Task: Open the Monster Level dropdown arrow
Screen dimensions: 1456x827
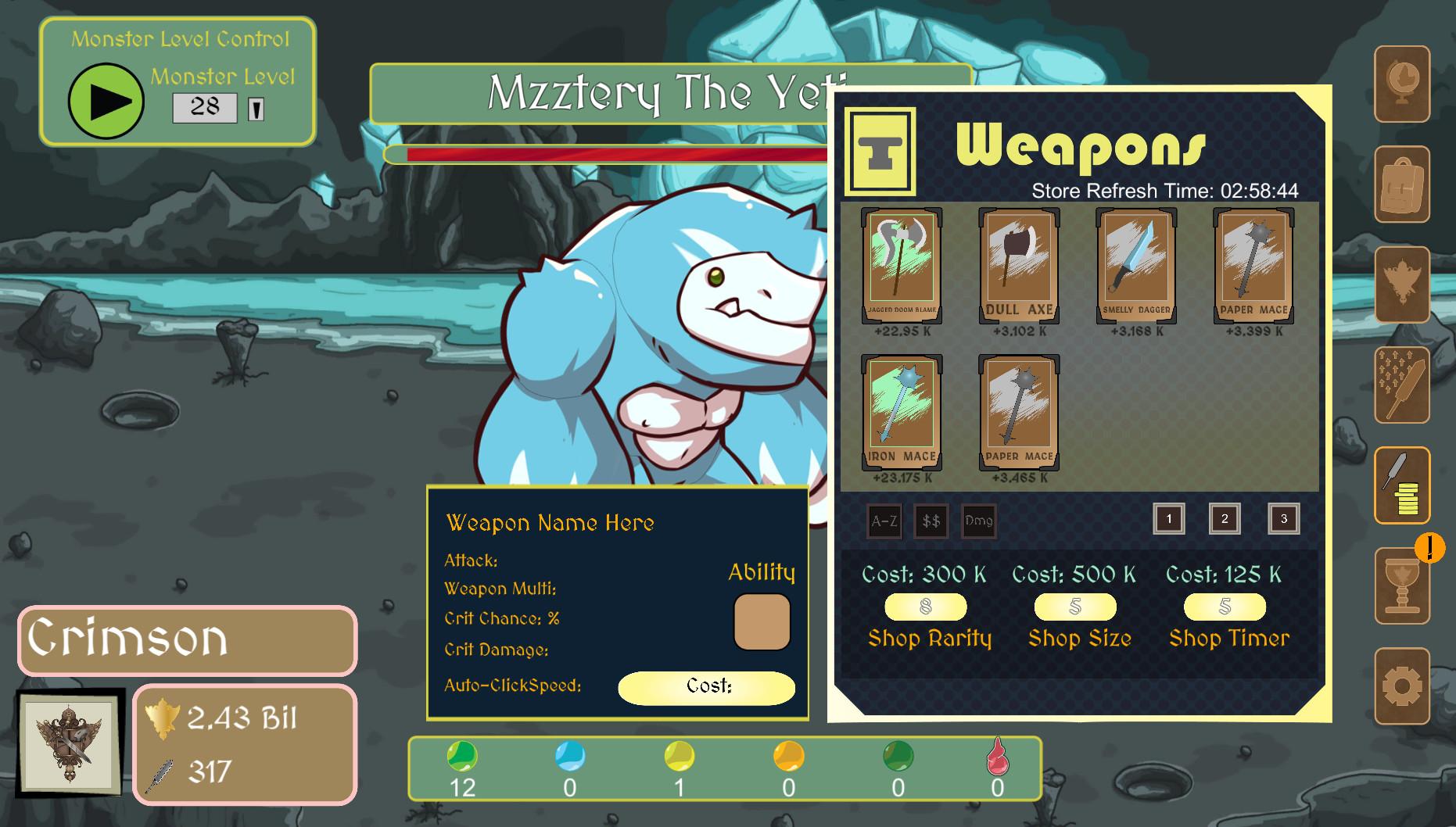Action: pos(256,109)
